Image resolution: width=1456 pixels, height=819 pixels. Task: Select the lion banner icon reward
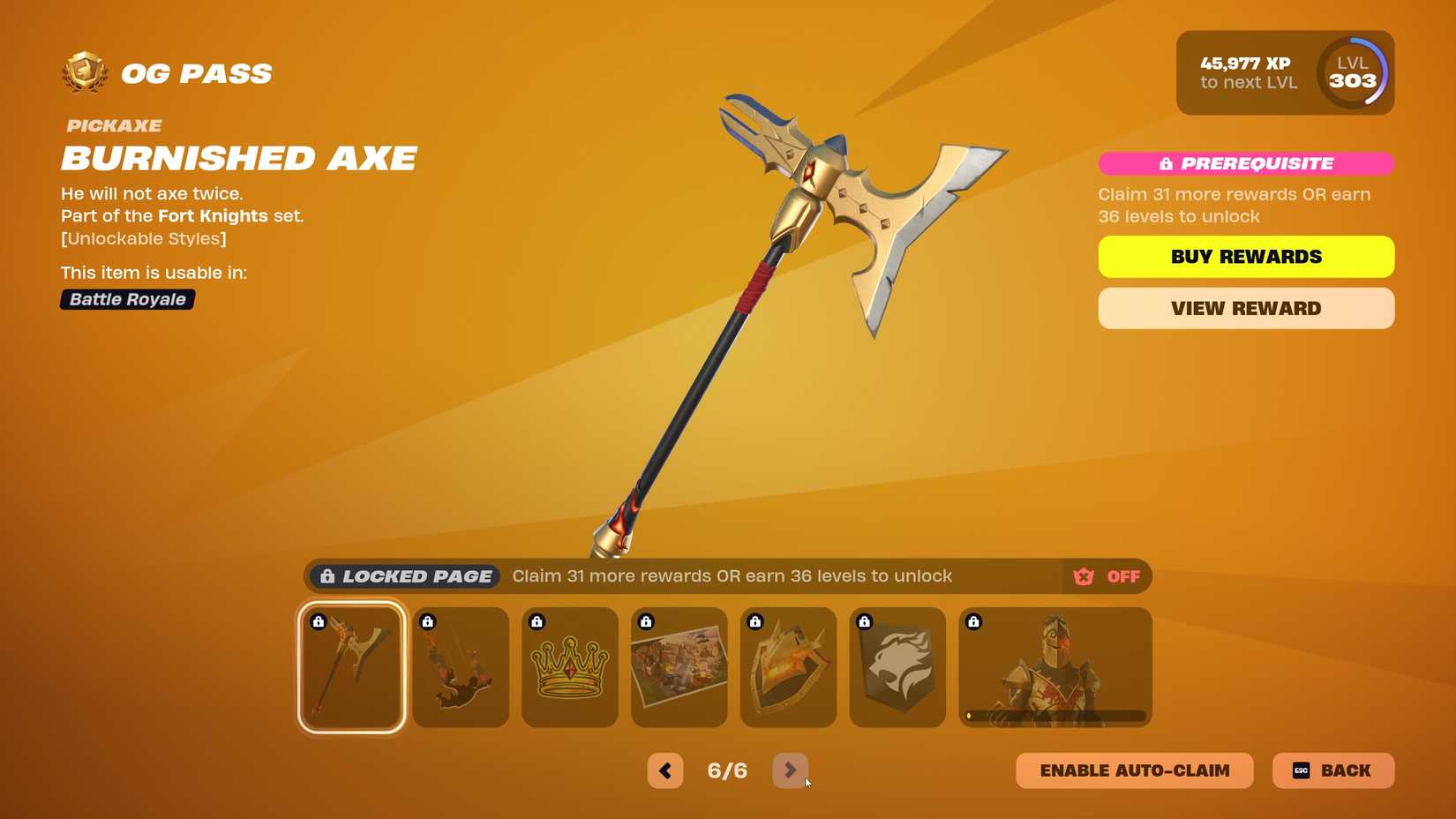(x=897, y=667)
